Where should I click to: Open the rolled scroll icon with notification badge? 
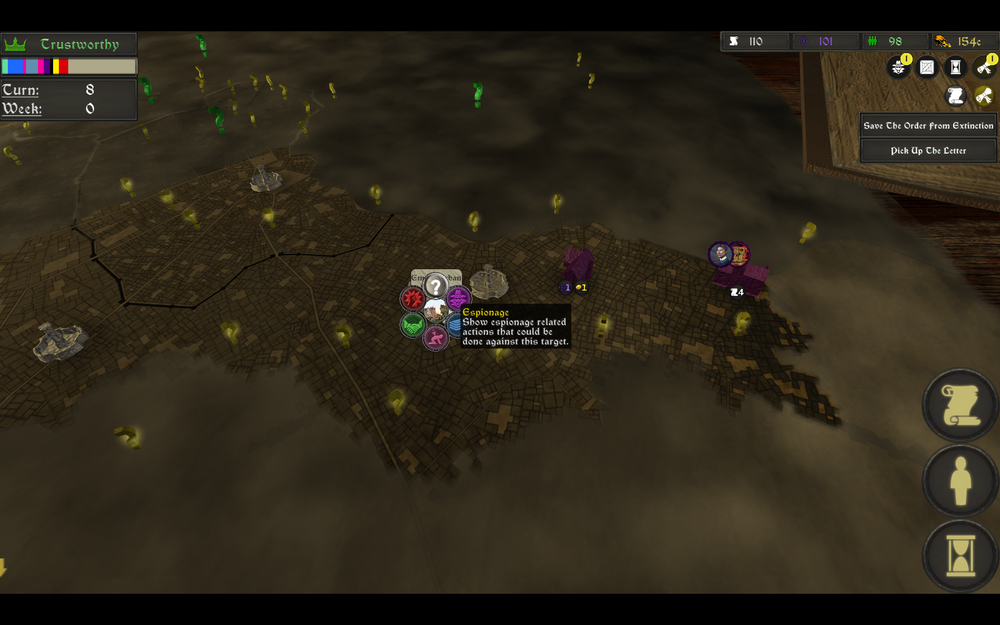[984, 67]
